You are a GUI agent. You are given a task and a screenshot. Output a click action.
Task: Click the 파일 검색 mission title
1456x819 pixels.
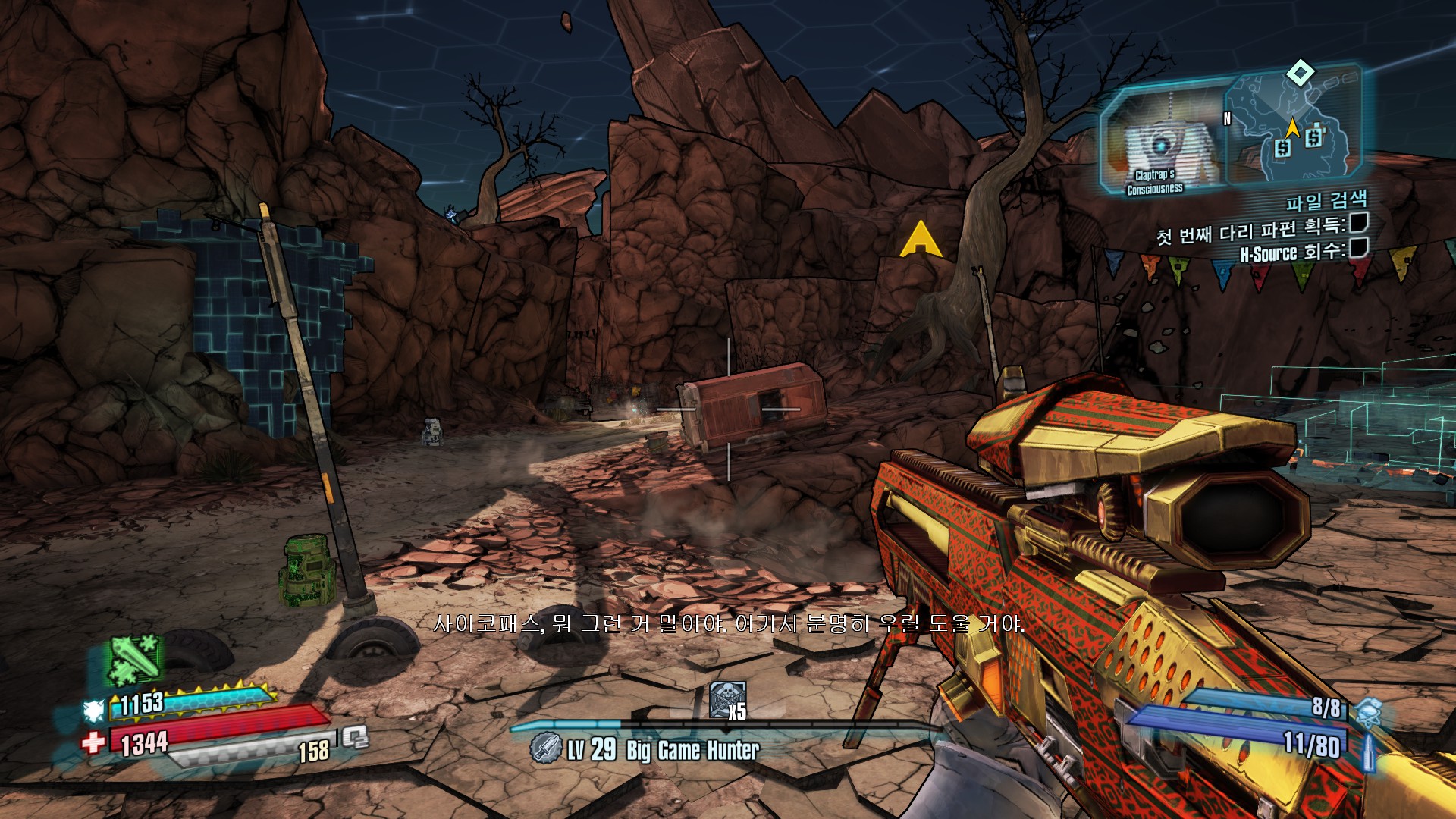(1326, 201)
